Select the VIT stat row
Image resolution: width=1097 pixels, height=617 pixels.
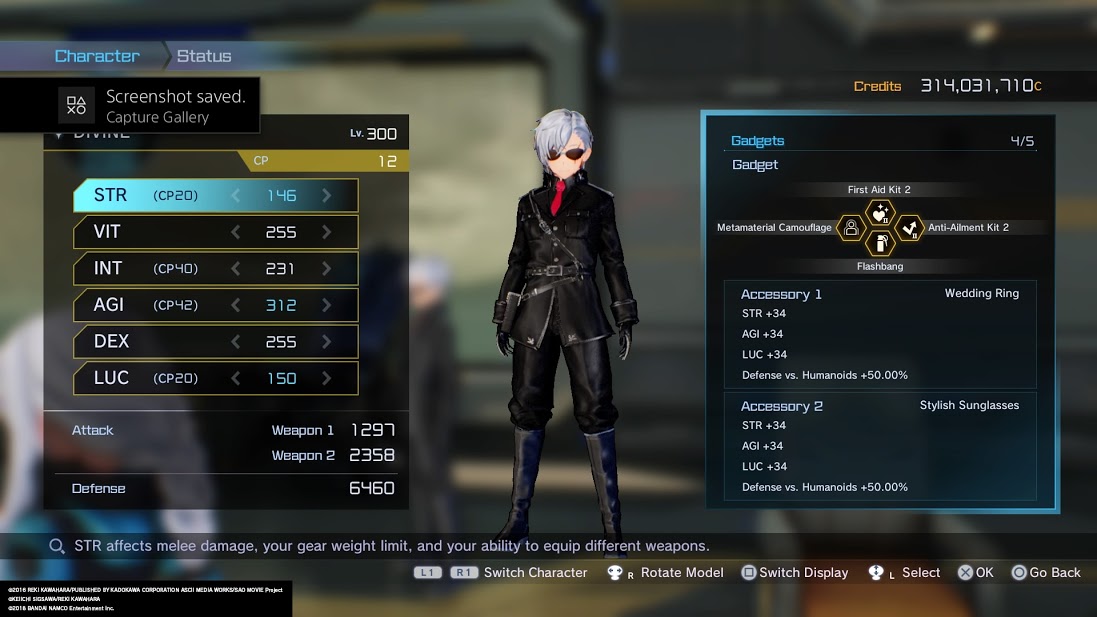coord(215,232)
